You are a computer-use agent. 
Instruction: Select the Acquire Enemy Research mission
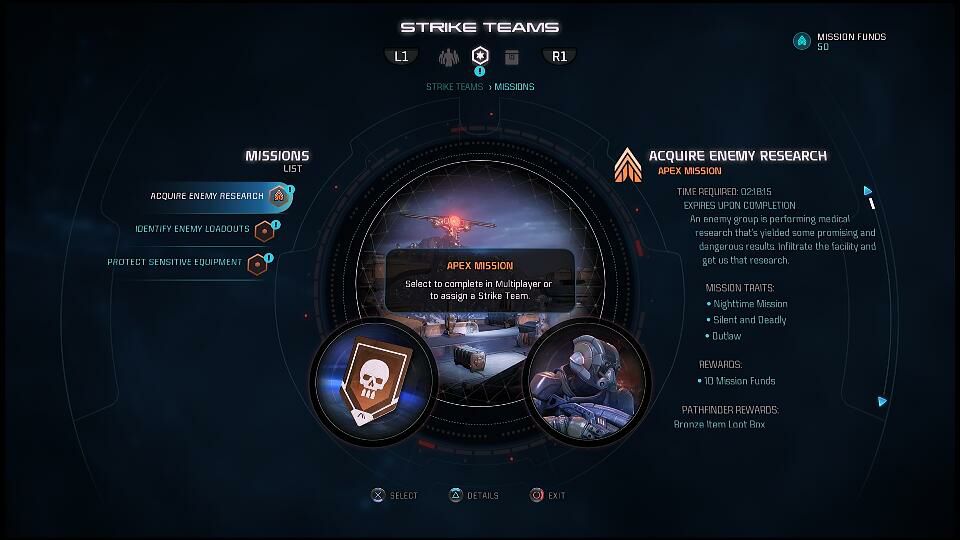pos(207,196)
